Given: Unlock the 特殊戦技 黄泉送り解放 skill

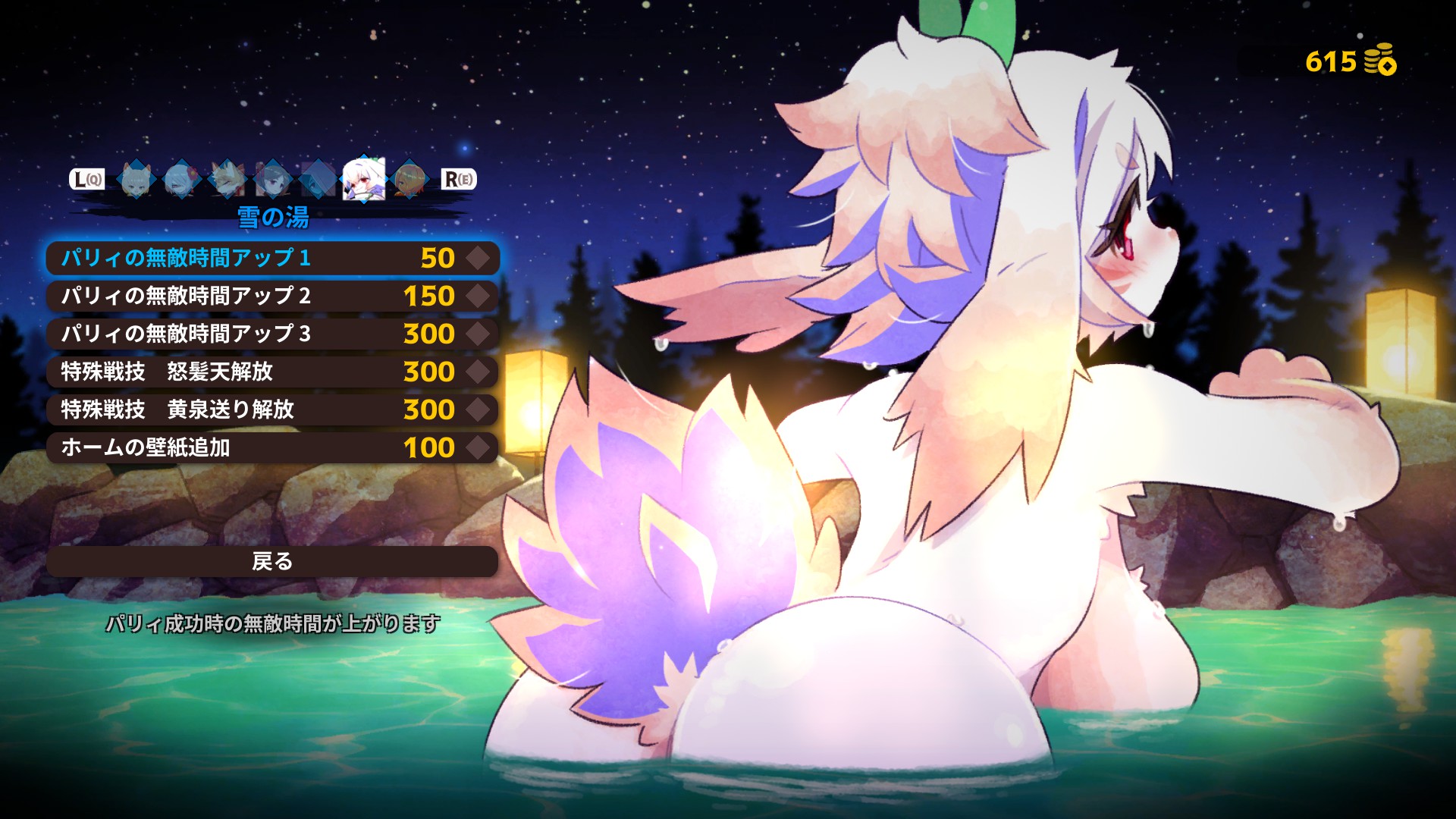Looking at the screenshot, I should coord(271,410).
